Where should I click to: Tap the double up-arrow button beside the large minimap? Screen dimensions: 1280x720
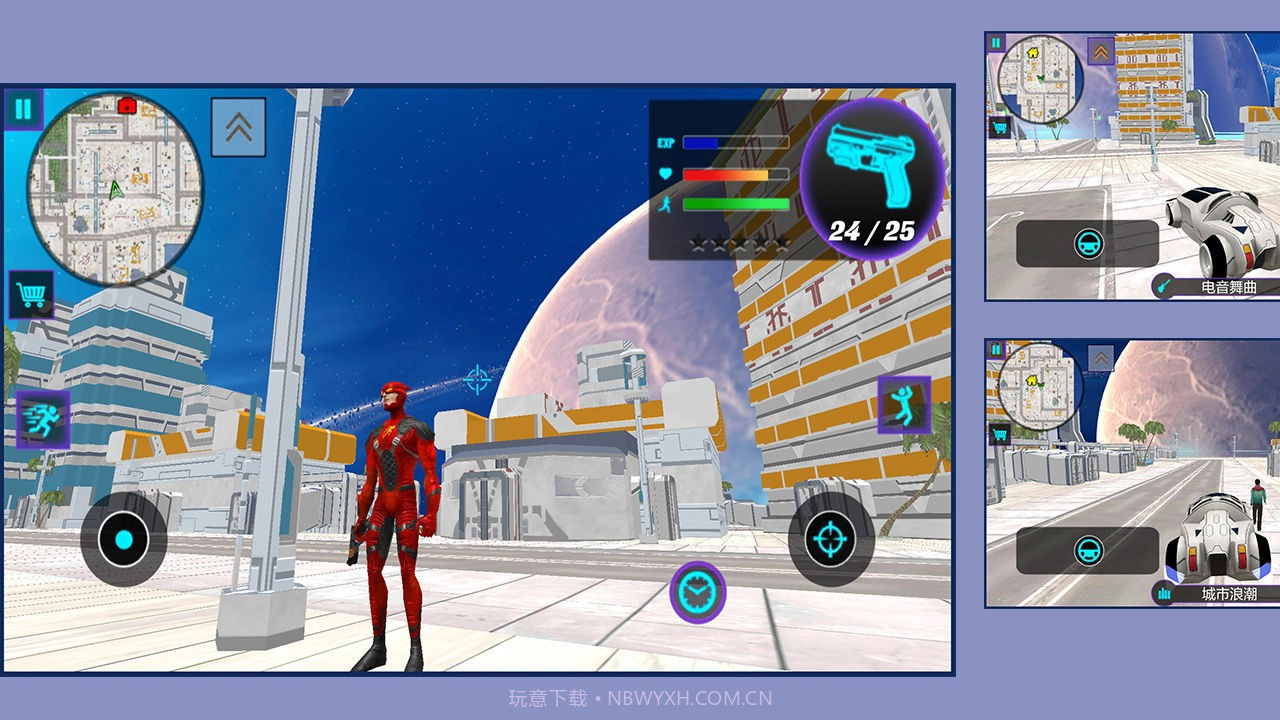(238, 127)
